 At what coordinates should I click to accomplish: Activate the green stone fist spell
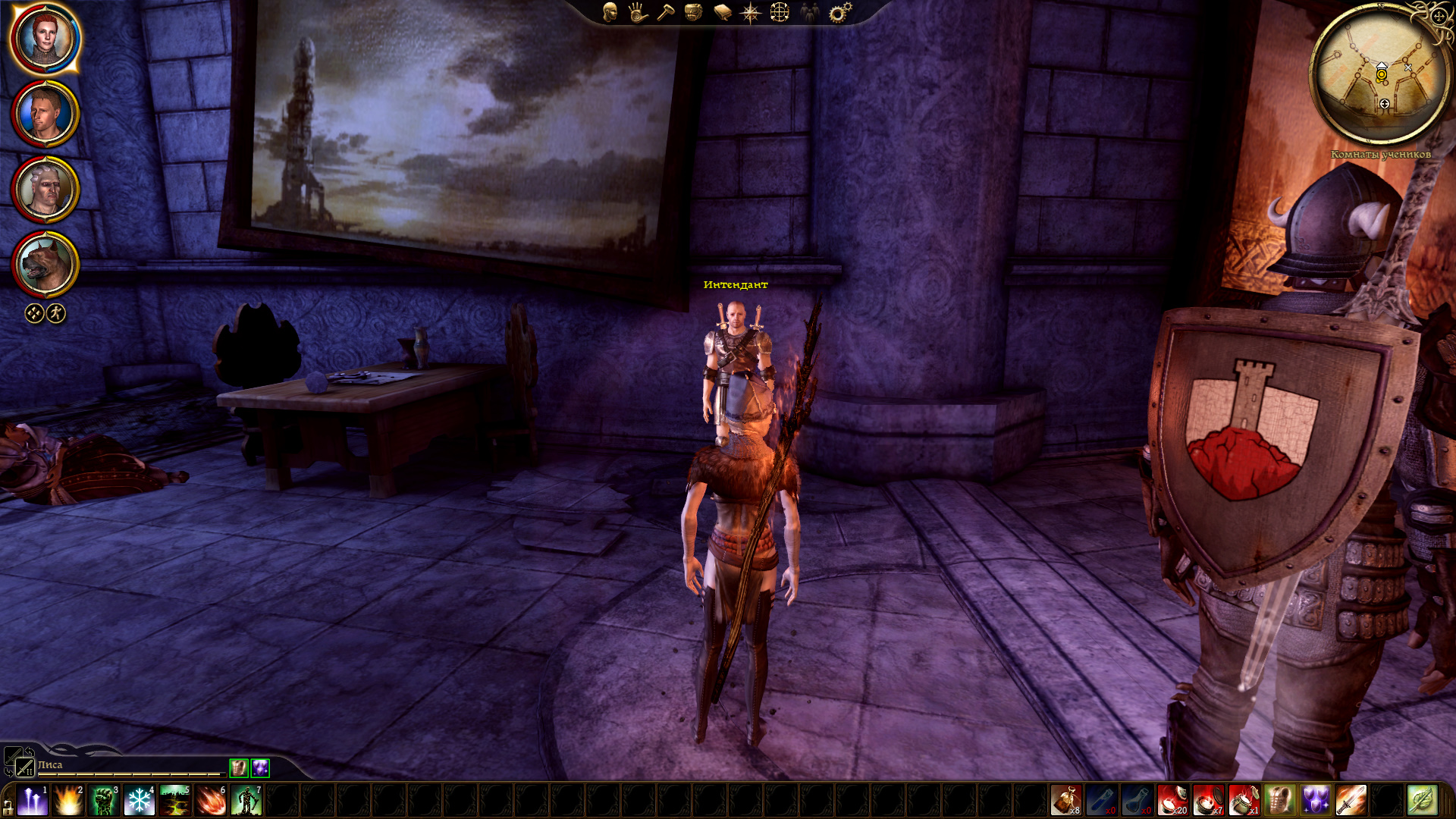click(x=103, y=801)
